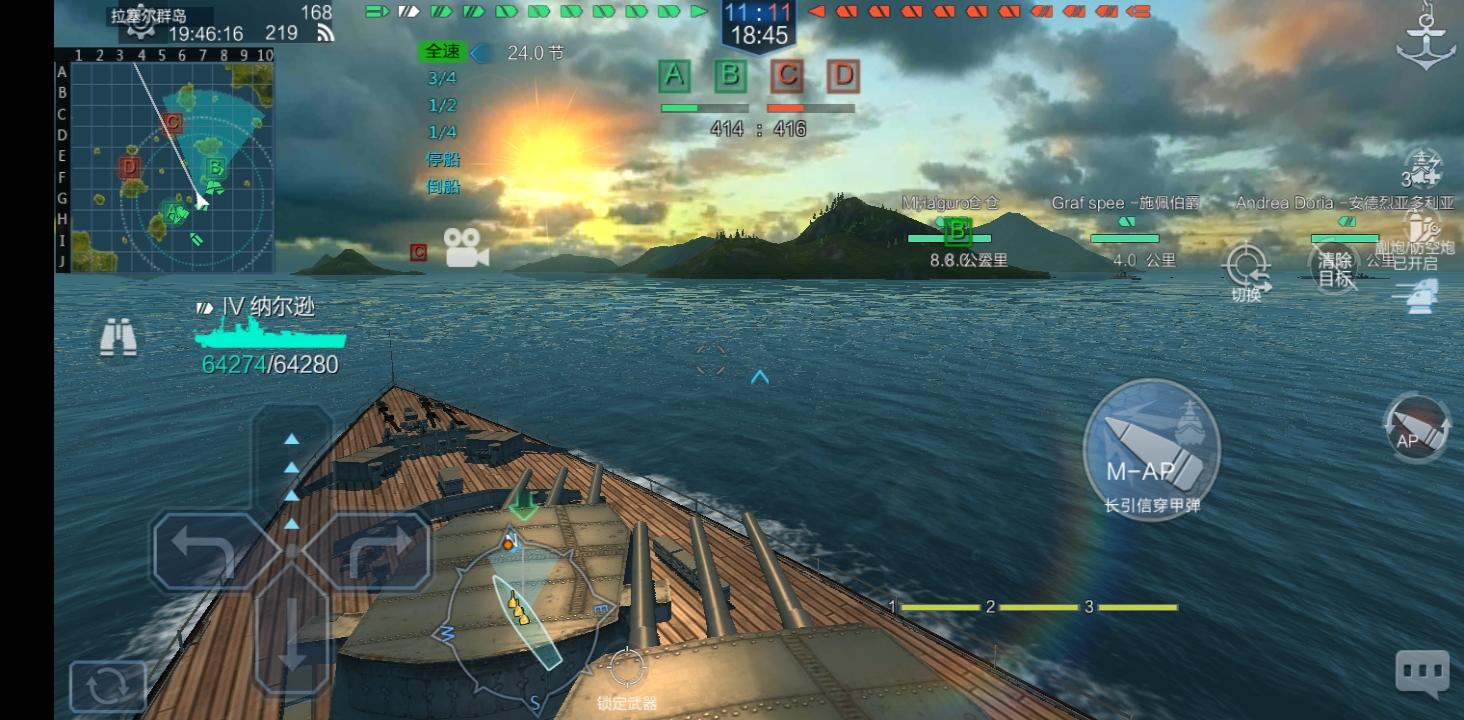Activate the consumable showing 3 charges
Screen dimensions: 1464x720
click(1423, 172)
